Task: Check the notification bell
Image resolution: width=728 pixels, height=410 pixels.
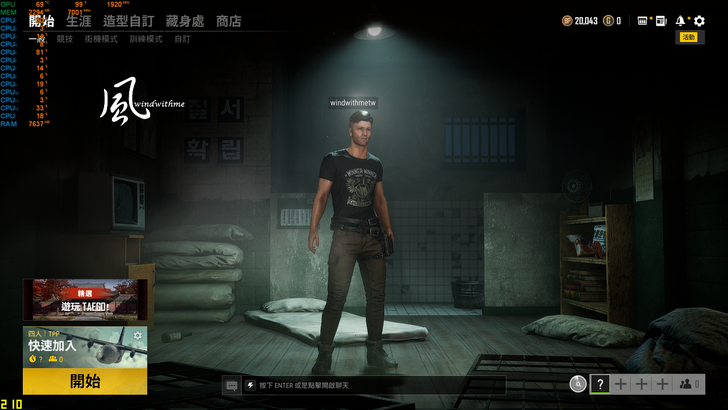Action: coord(681,20)
